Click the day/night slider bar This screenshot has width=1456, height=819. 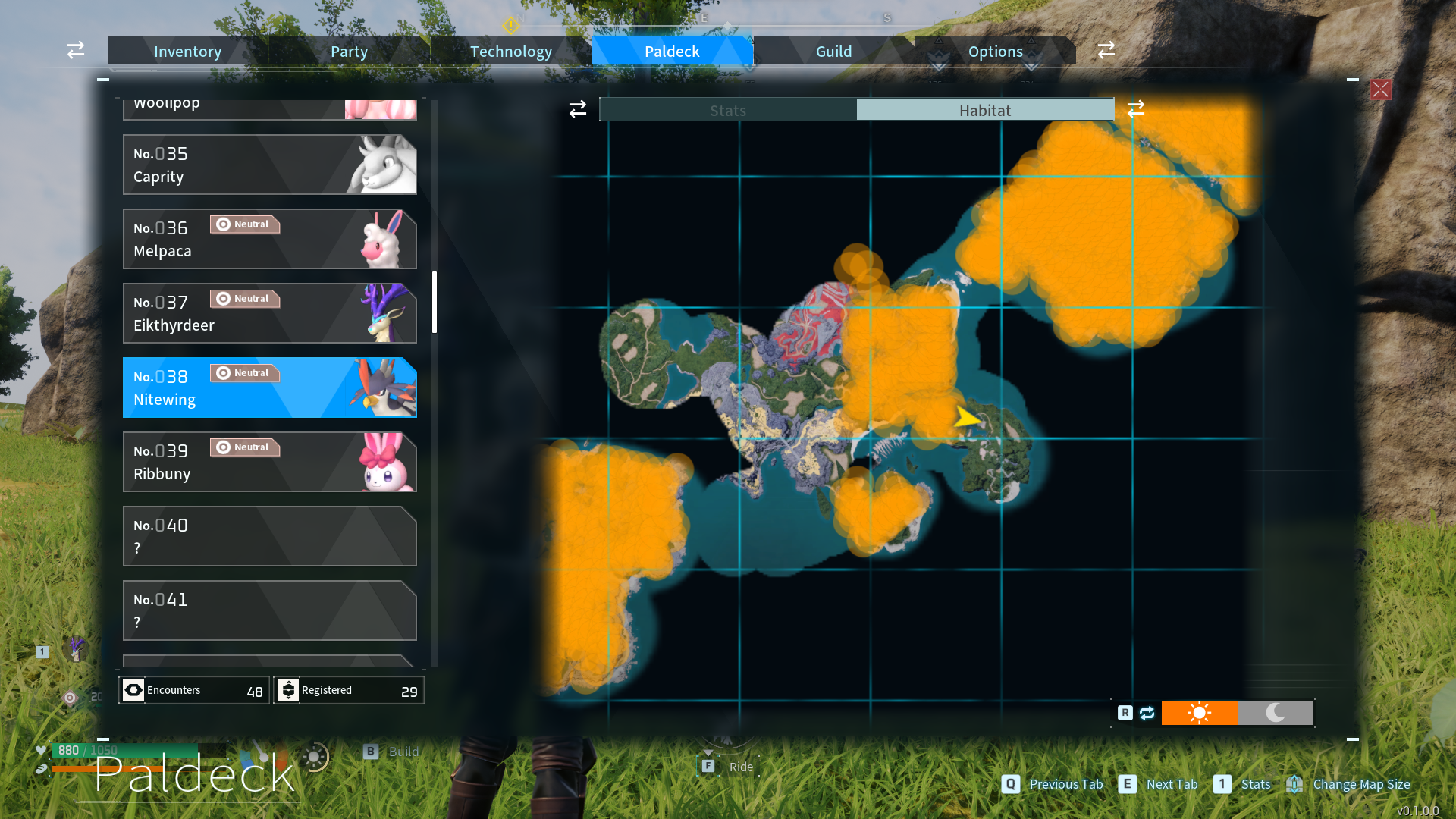(1237, 713)
